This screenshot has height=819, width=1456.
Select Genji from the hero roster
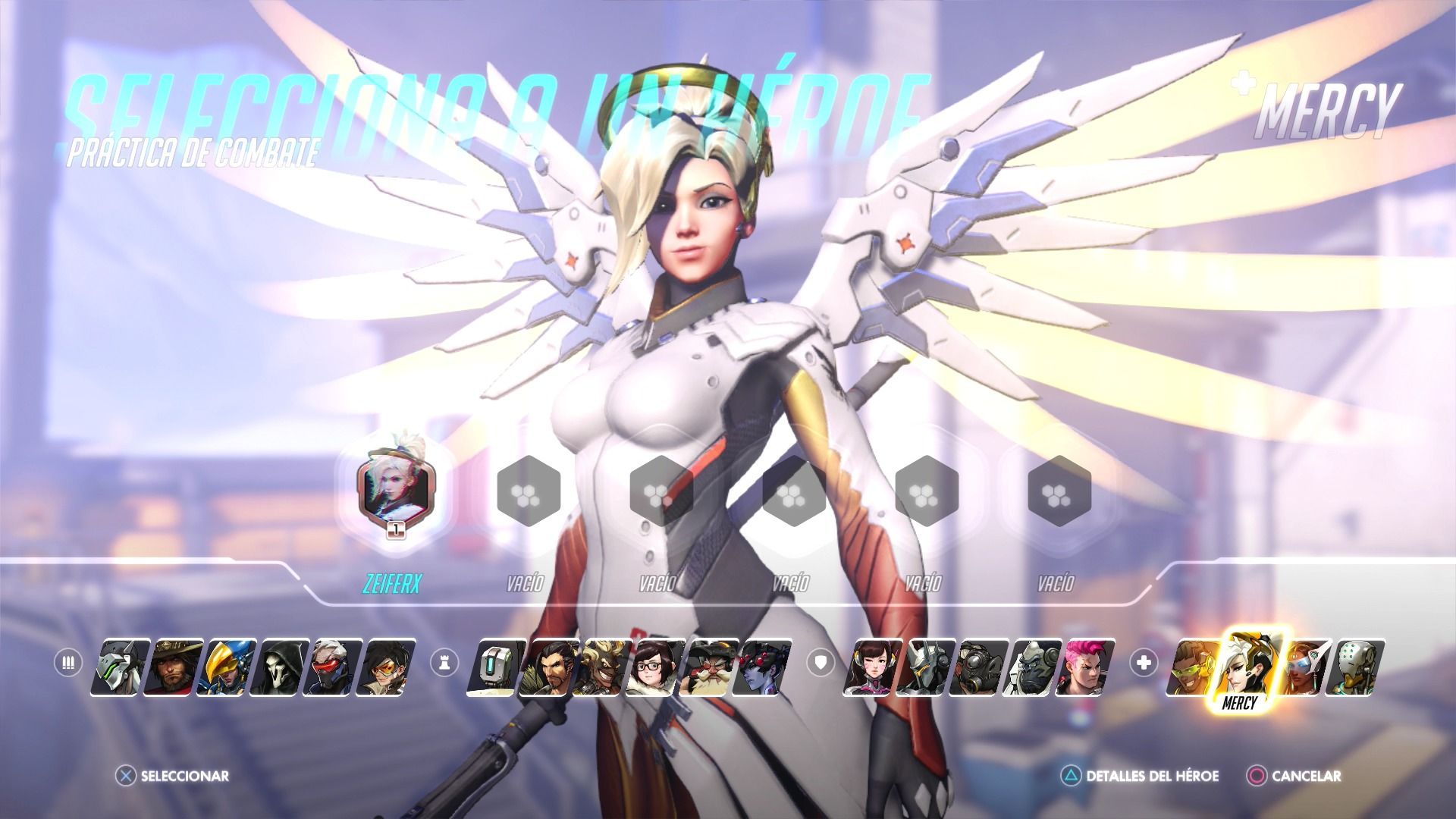click(x=116, y=667)
